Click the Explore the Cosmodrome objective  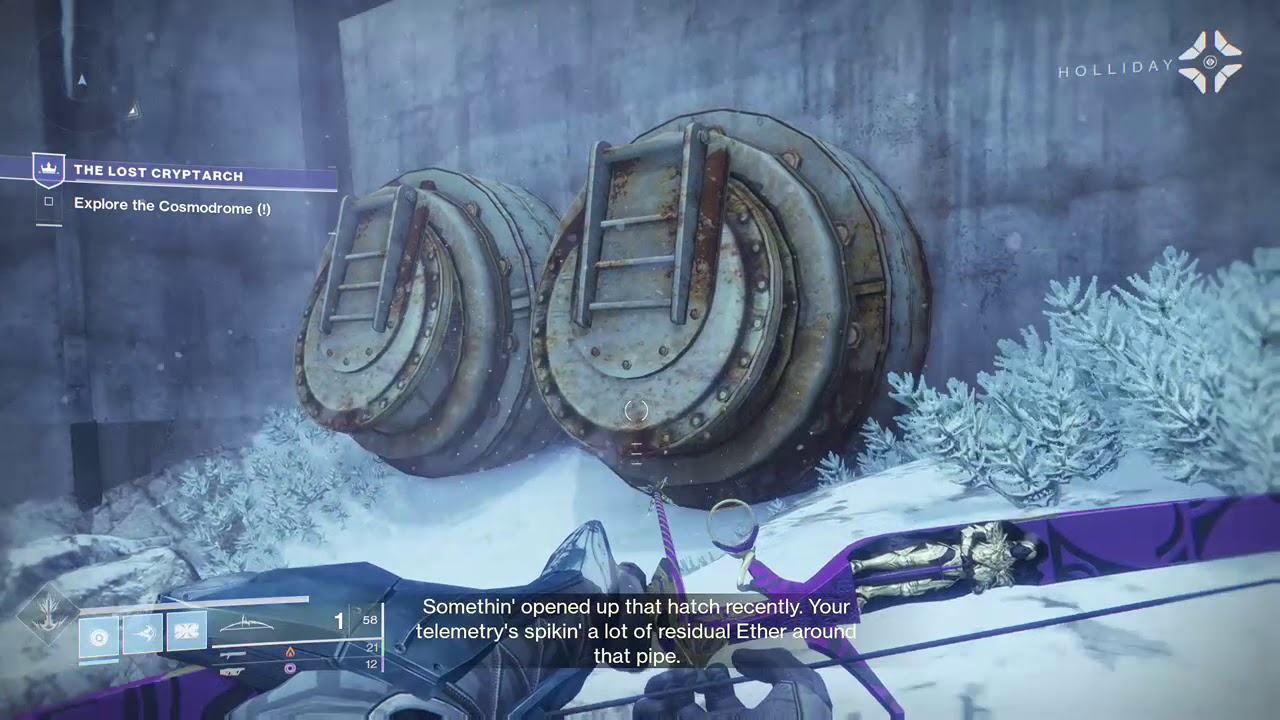click(x=172, y=207)
